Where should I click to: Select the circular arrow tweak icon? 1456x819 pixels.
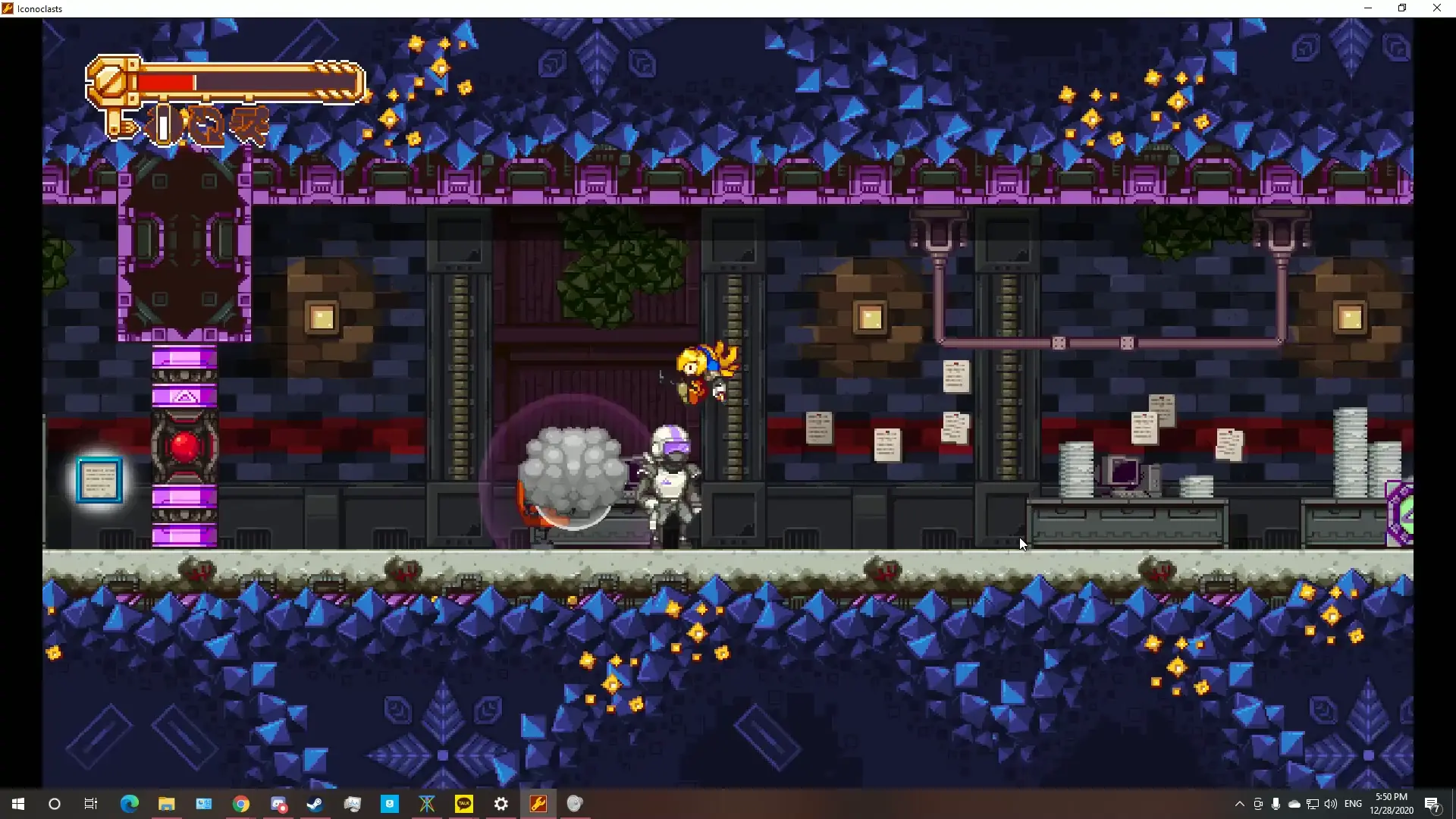(206, 125)
